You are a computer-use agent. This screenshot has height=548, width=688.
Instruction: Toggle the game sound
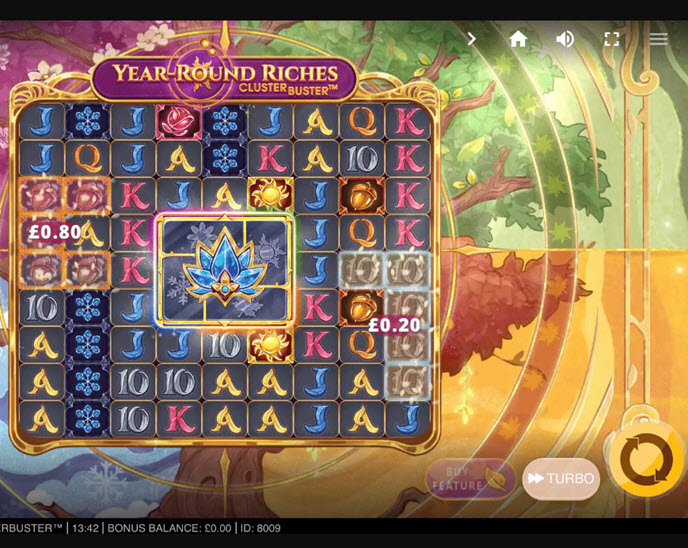(x=565, y=39)
